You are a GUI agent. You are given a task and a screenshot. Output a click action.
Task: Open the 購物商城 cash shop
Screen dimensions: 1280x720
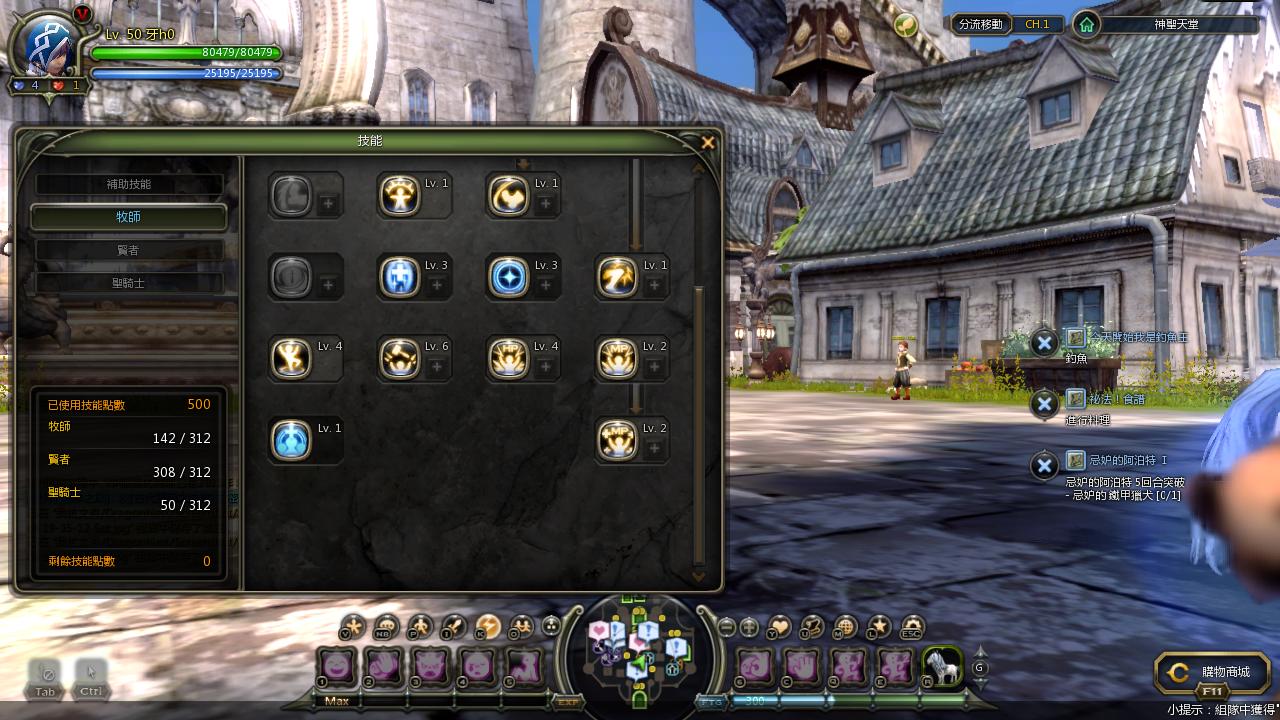click(1212, 673)
